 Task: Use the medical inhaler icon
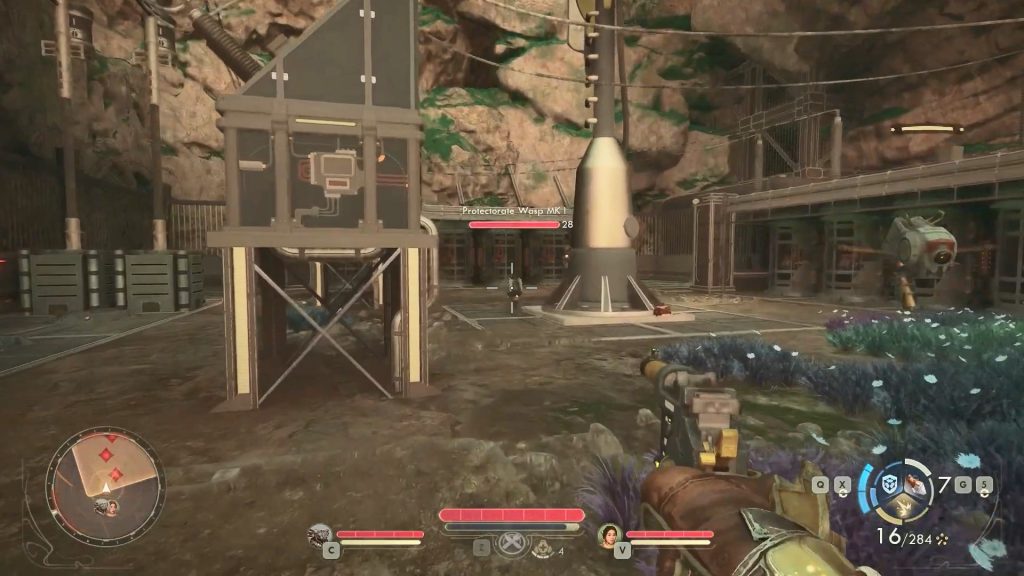click(543, 548)
